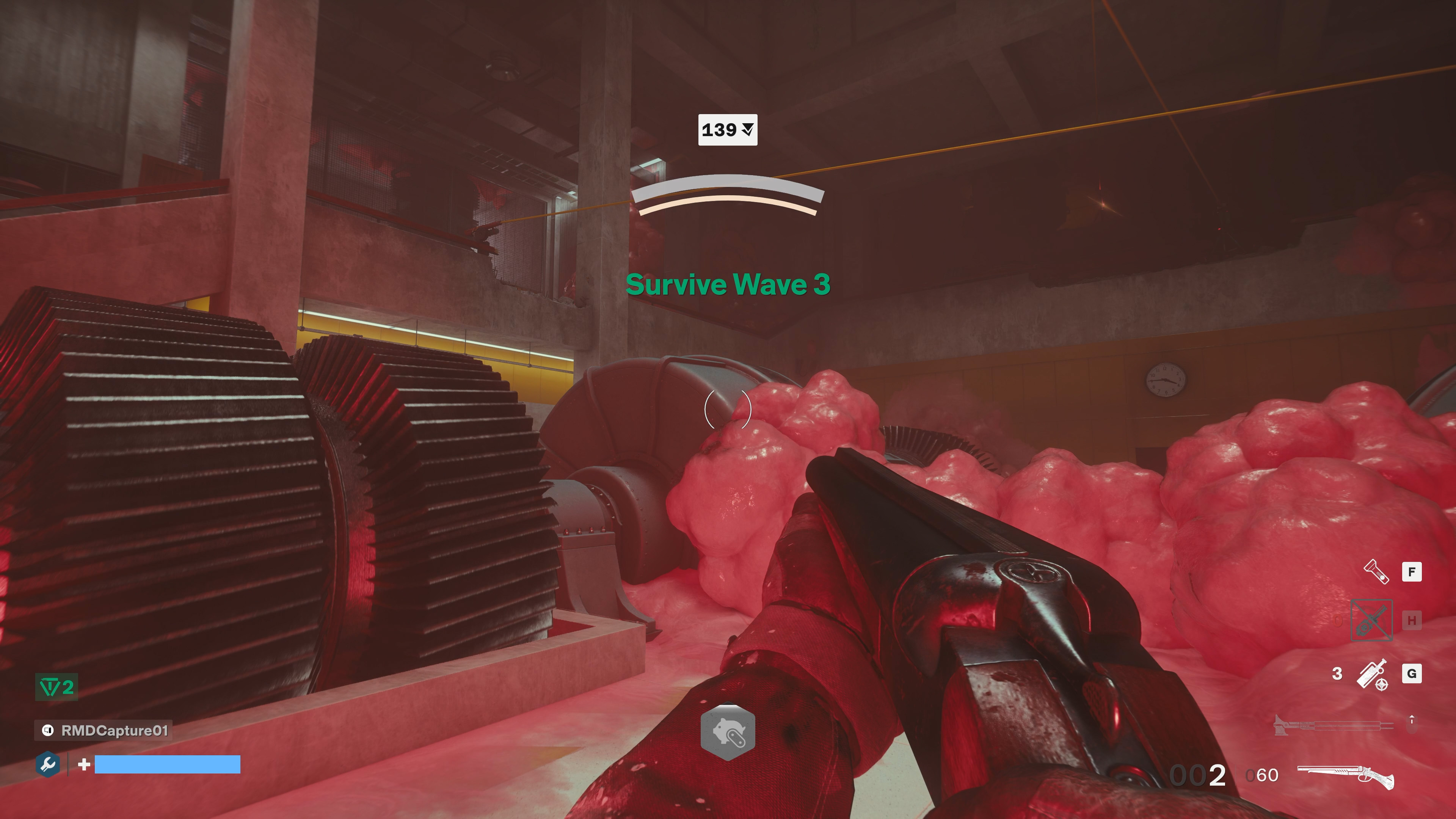Click the hexagonal trap gadget icon at bottom center
Screen dimensions: 1456x819
pyautogui.click(x=728, y=731)
